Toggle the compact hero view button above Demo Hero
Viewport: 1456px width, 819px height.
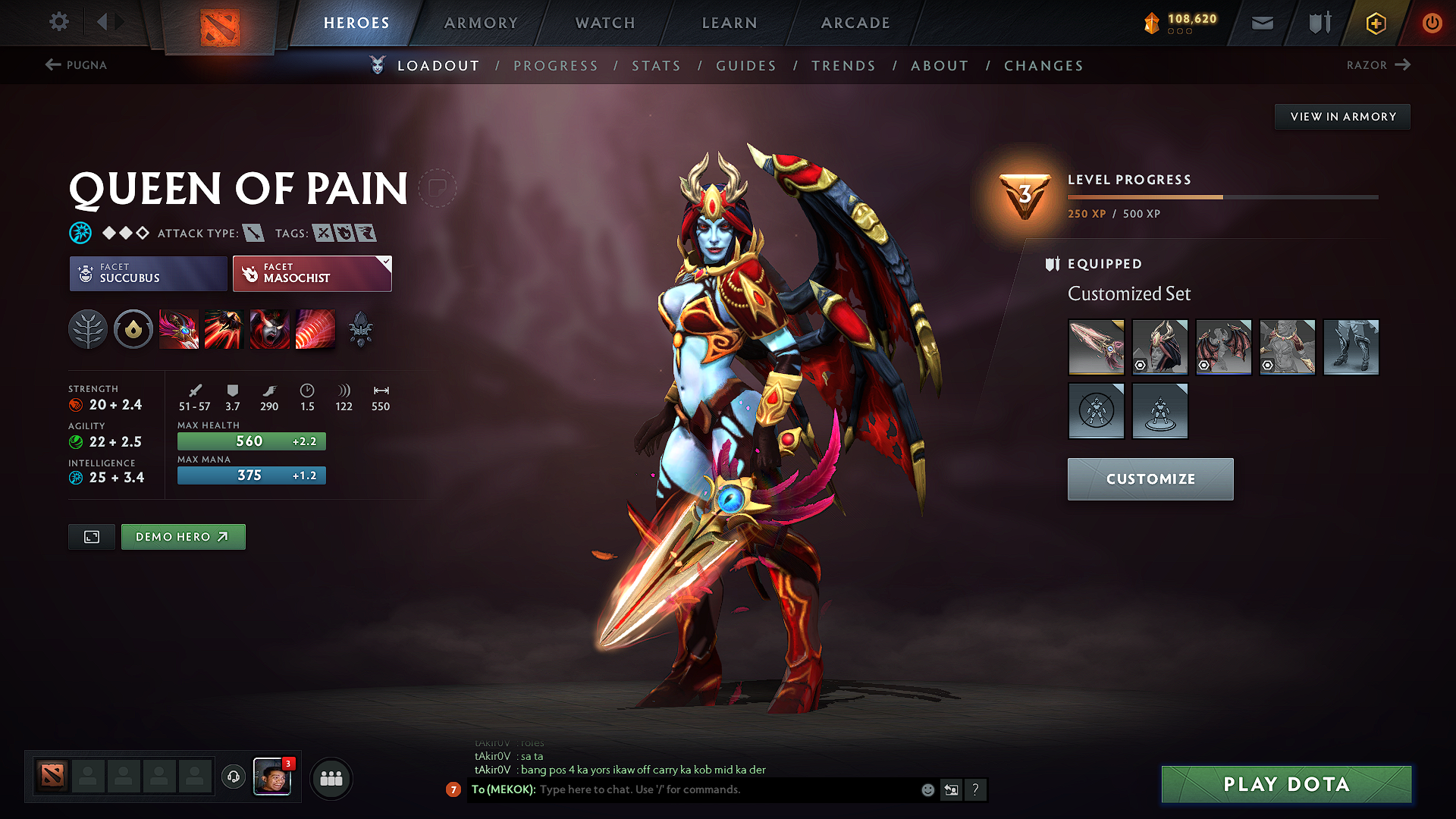[91, 536]
